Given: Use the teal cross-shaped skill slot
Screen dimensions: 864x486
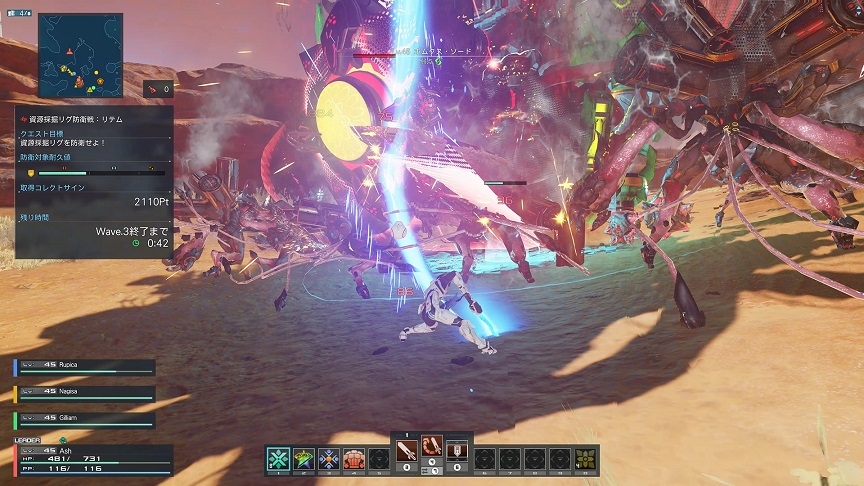Looking at the screenshot, I should coord(278,459).
